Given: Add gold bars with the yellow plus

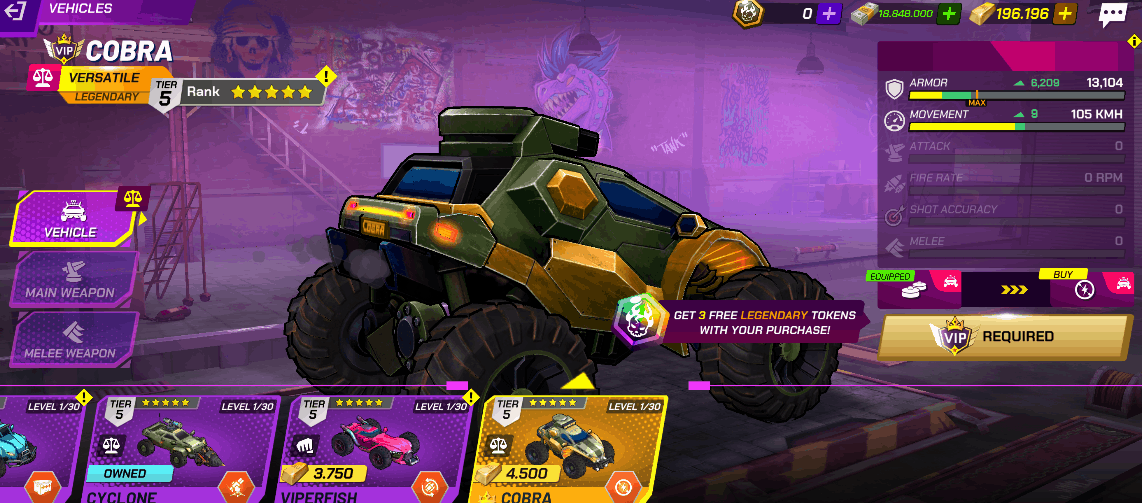Looking at the screenshot, I should [x=1064, y=14].
